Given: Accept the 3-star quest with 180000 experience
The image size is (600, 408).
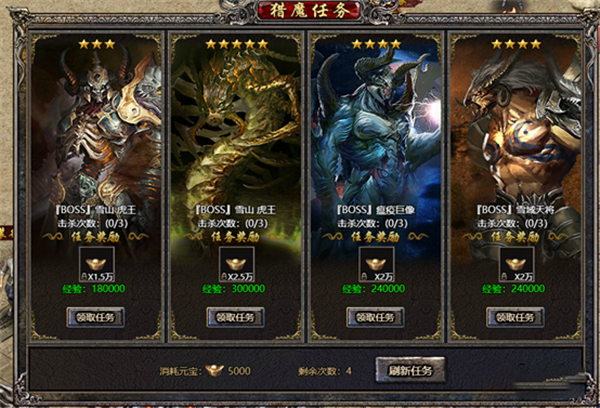Looking at the screenshot, I should coord(95,317).
